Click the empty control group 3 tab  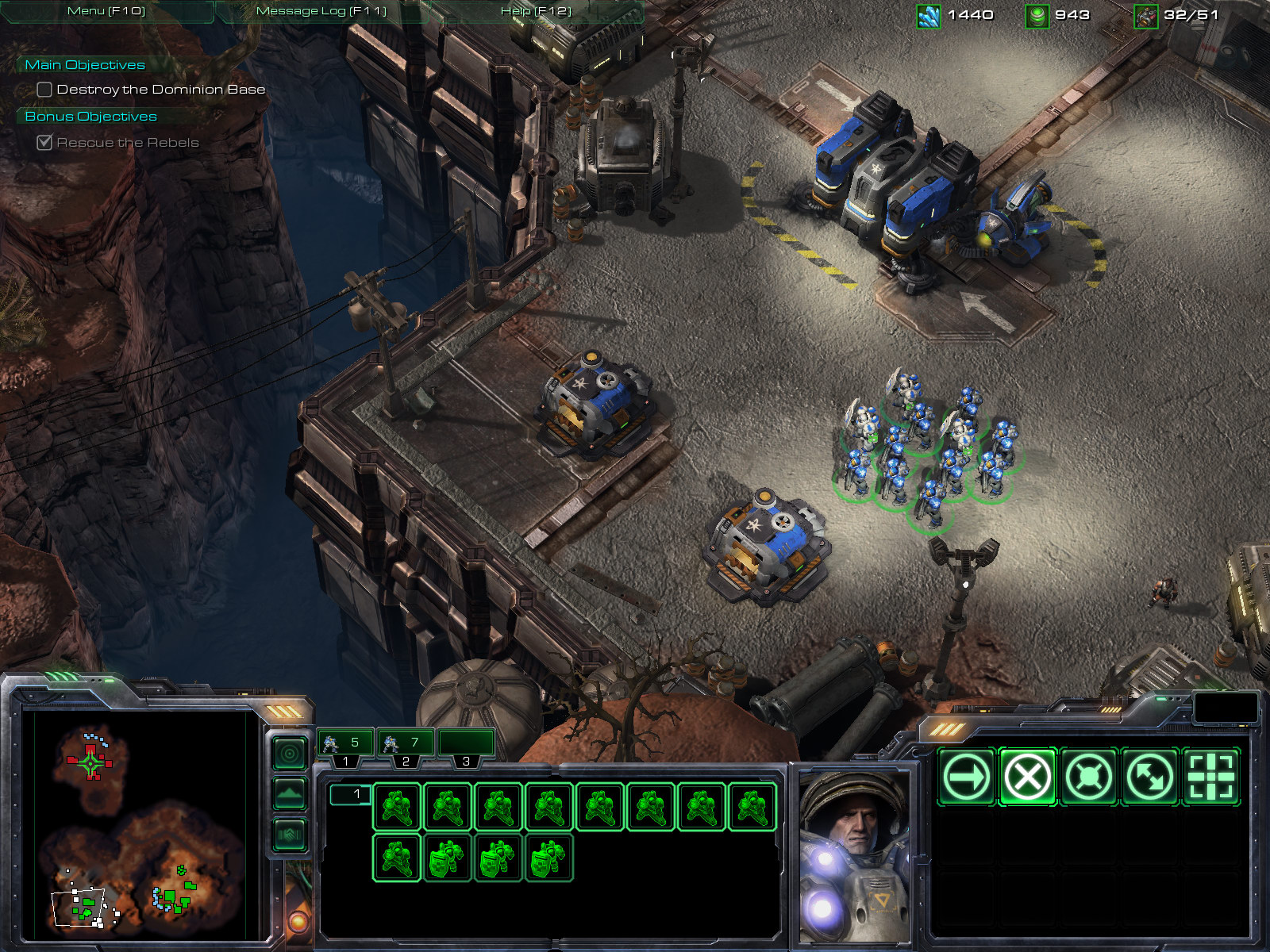(x=466, y=744)
